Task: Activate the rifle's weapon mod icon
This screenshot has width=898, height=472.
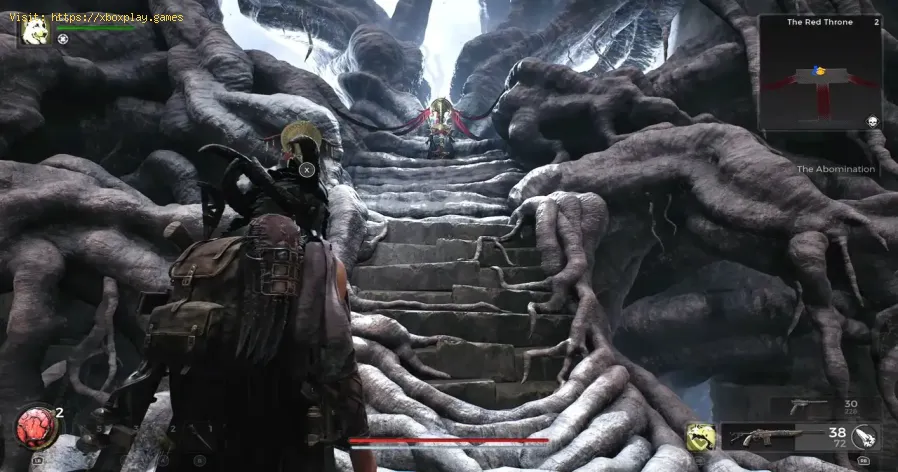Action: click(866, 437)
